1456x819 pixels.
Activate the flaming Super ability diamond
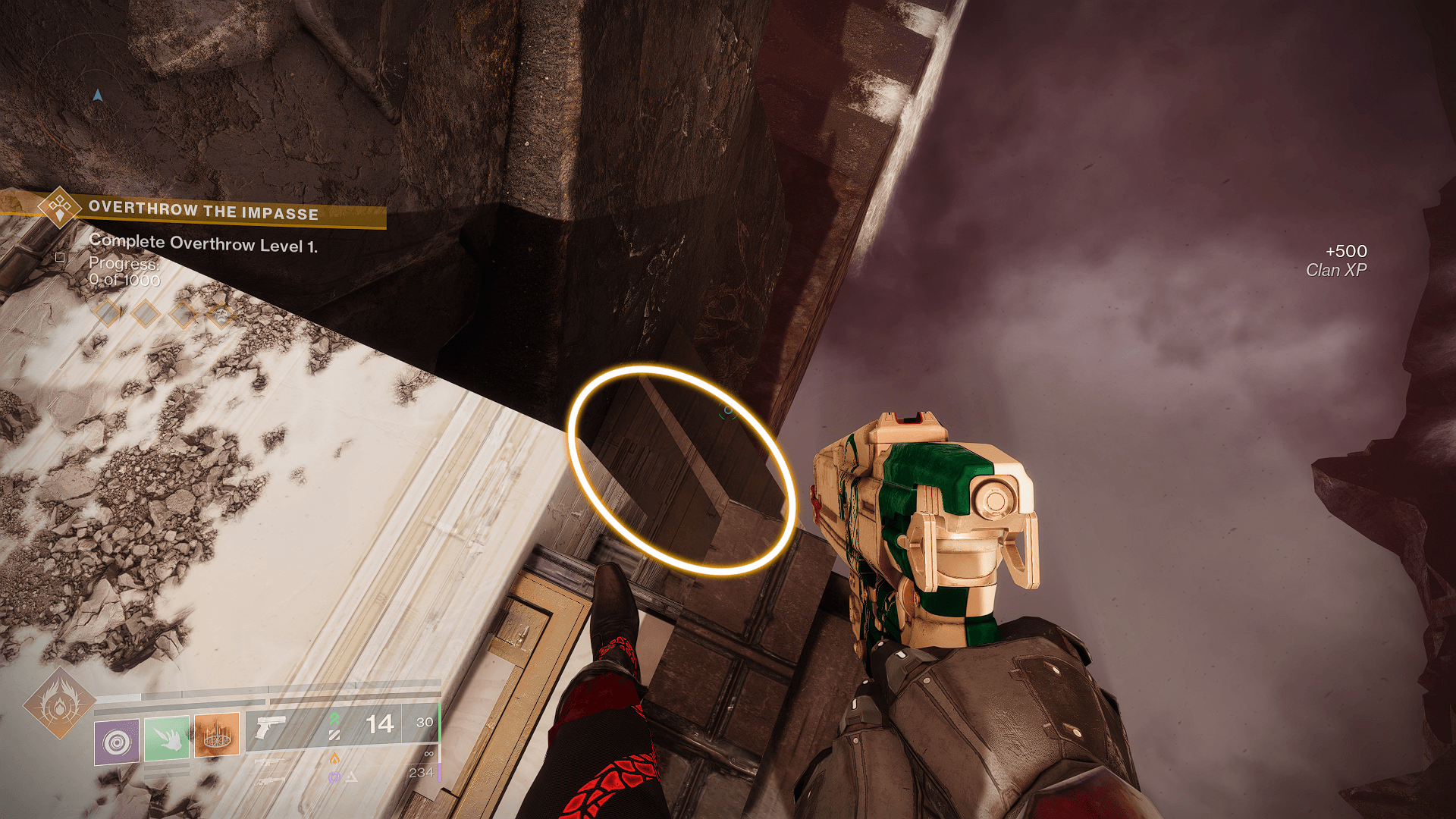click(x=59, y=704)
